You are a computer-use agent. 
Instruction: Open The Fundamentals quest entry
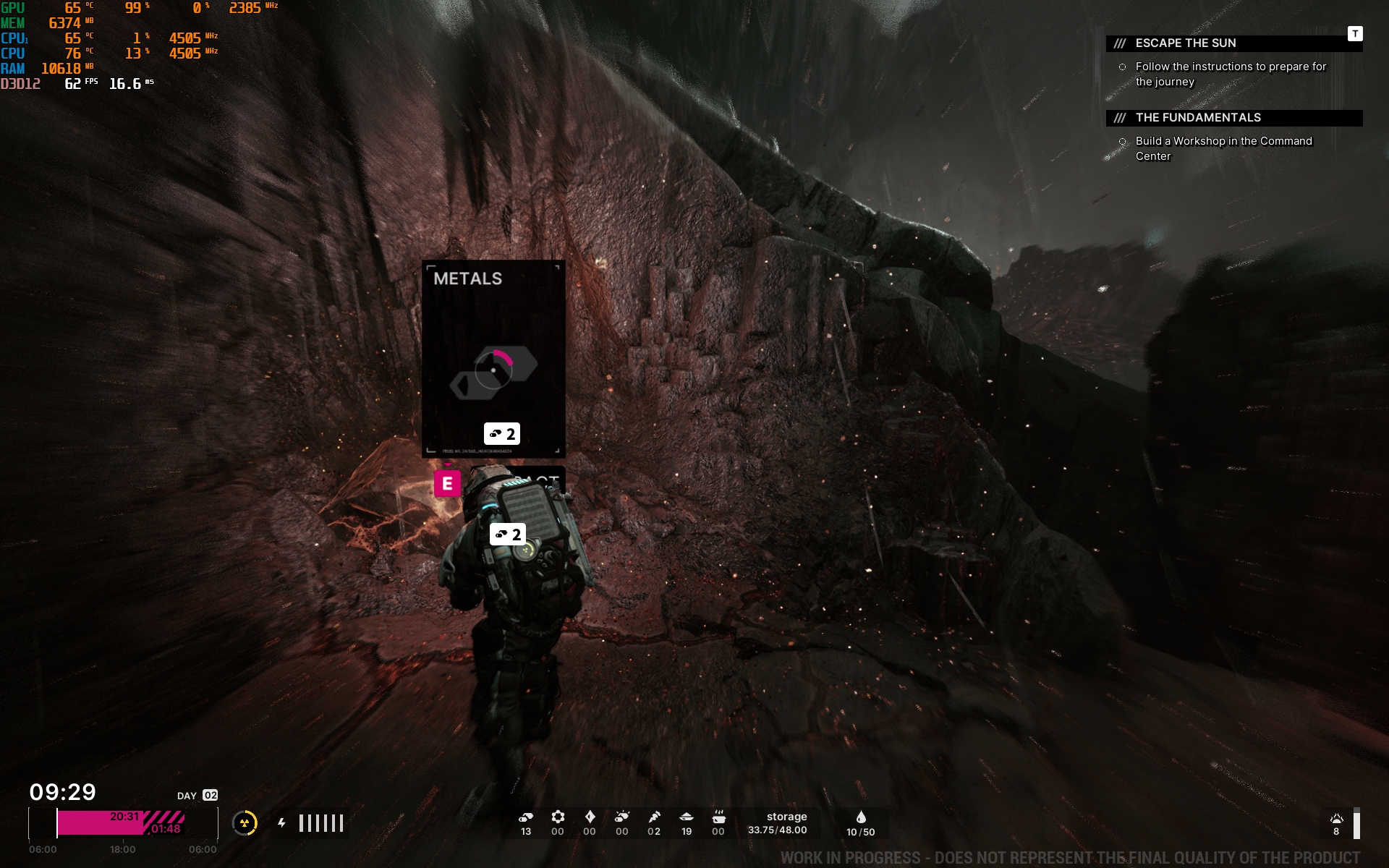click(x=1197, y=118)
